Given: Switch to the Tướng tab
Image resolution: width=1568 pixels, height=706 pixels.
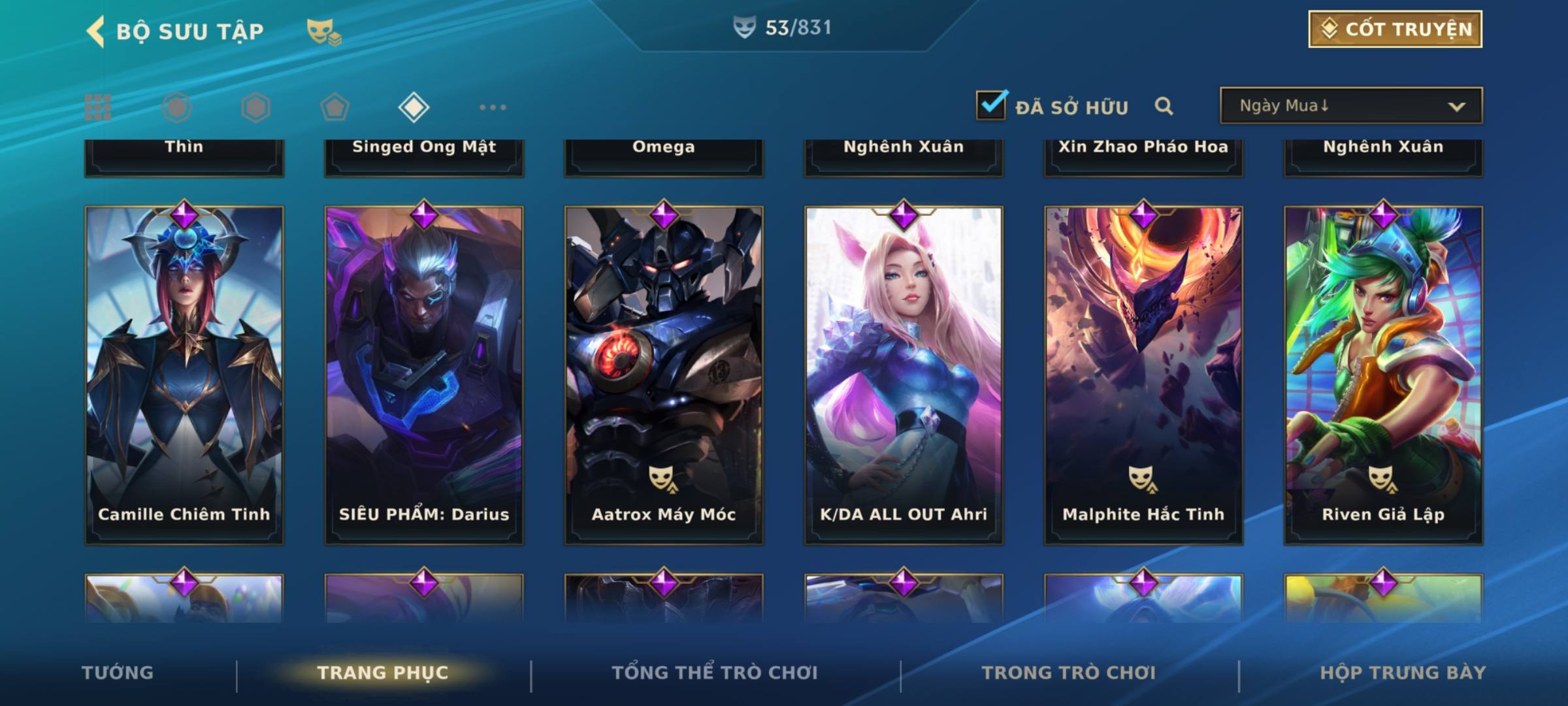Looking at the screenshot, I should (x=118, y=673).
